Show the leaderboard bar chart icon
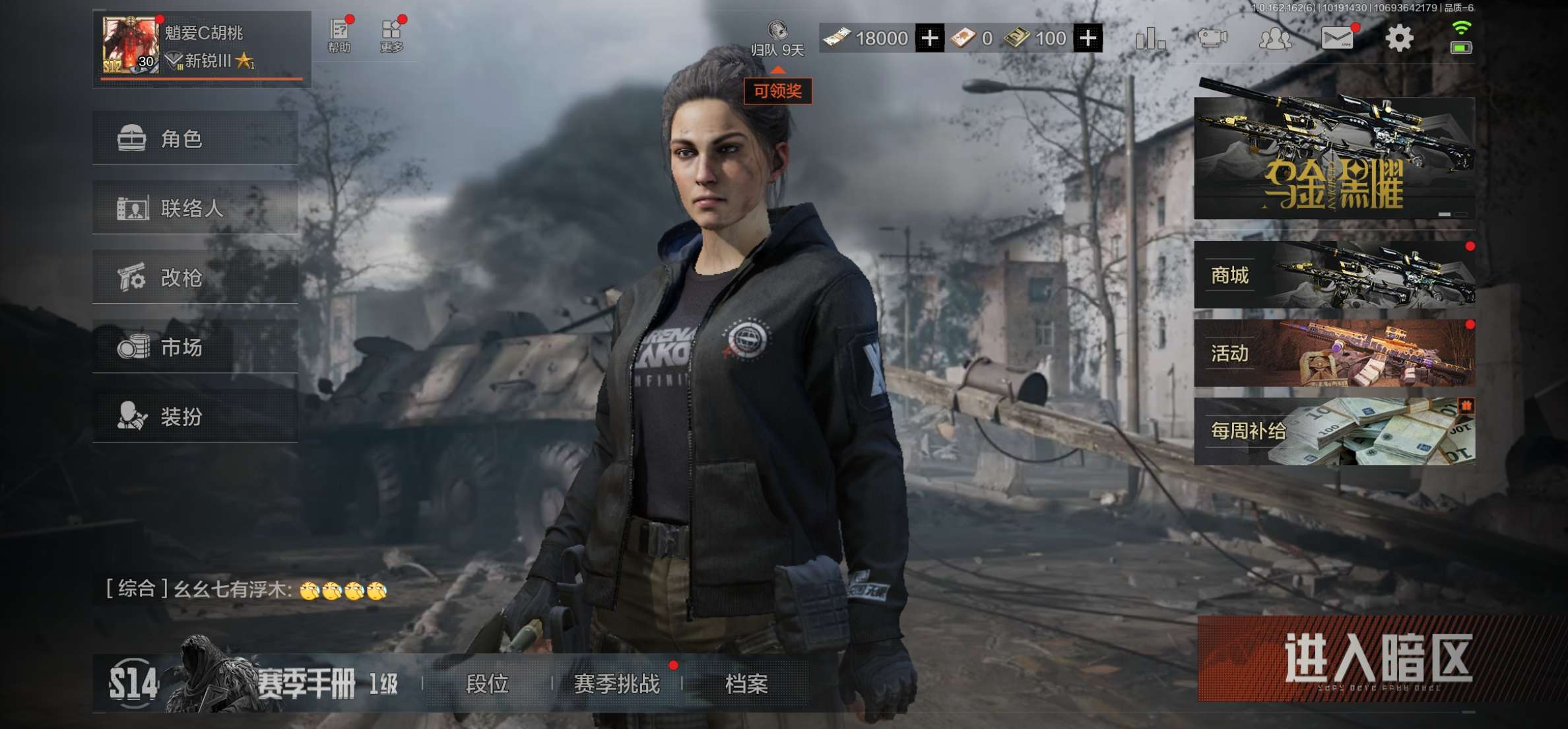The image size is (1568, 729). point(1150,38)
